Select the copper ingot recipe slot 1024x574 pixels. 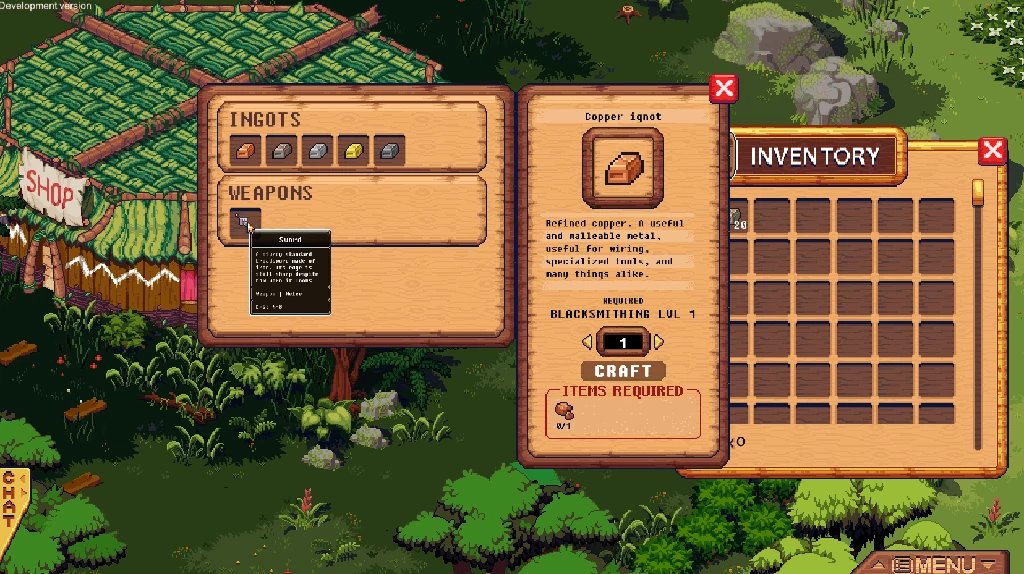tap(245, 150)
